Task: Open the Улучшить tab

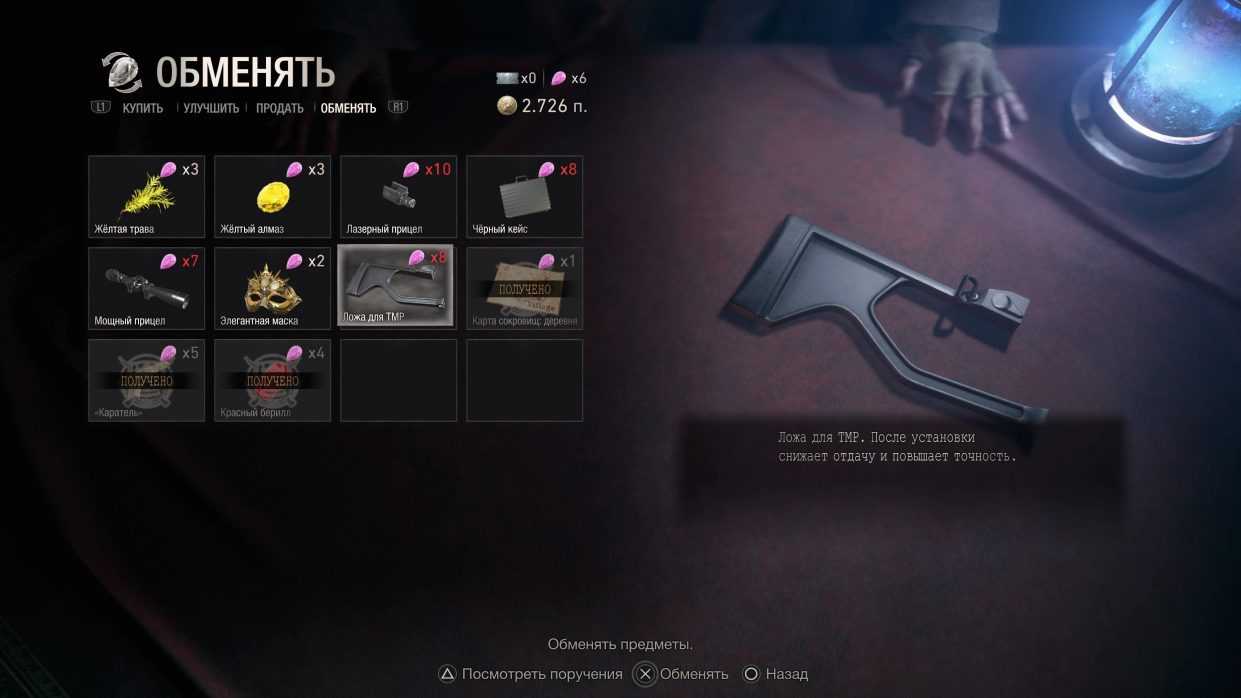Action: (211, 108)
